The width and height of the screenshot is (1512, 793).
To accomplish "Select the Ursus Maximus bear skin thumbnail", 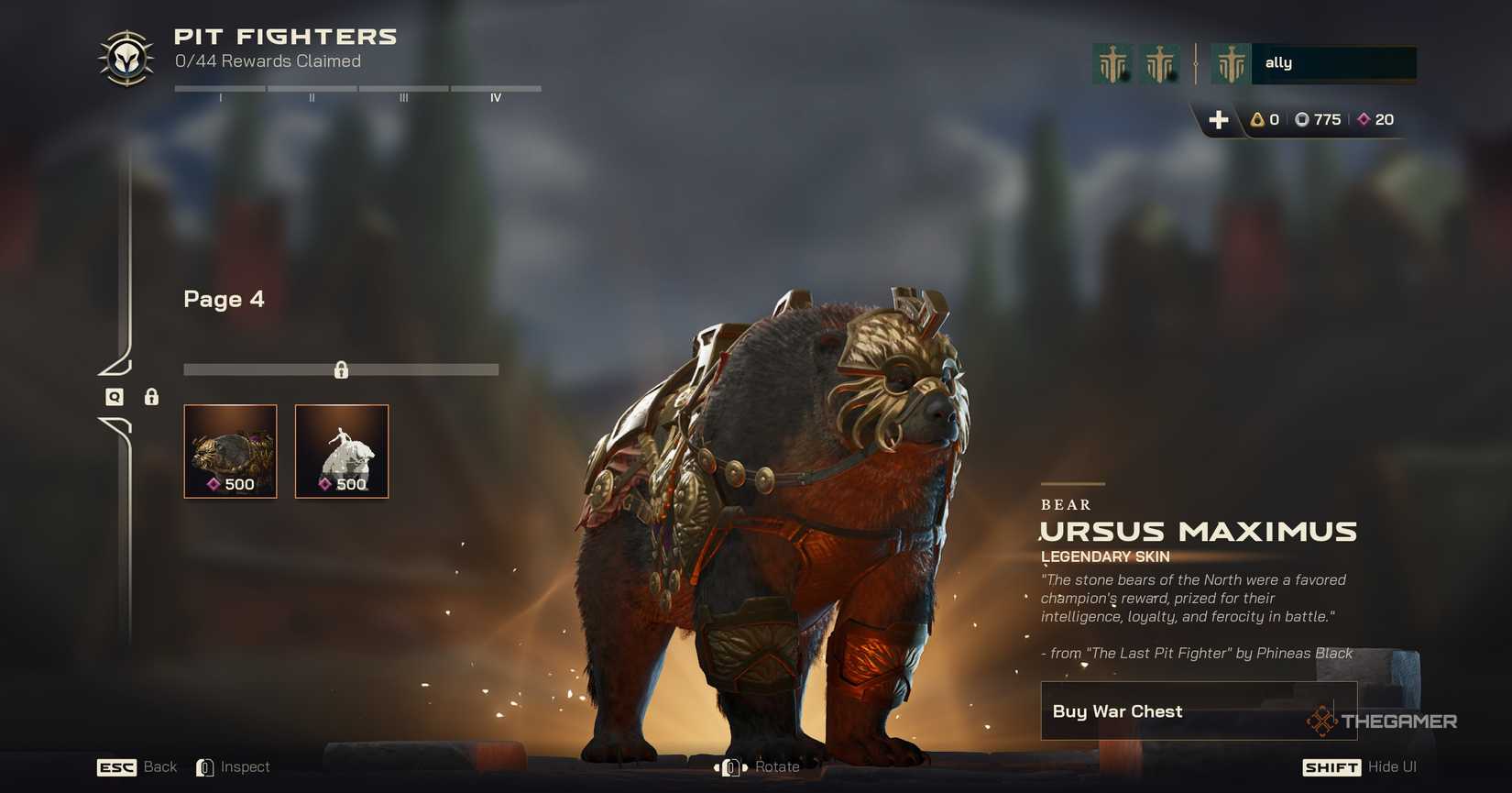I will (230, 451).
